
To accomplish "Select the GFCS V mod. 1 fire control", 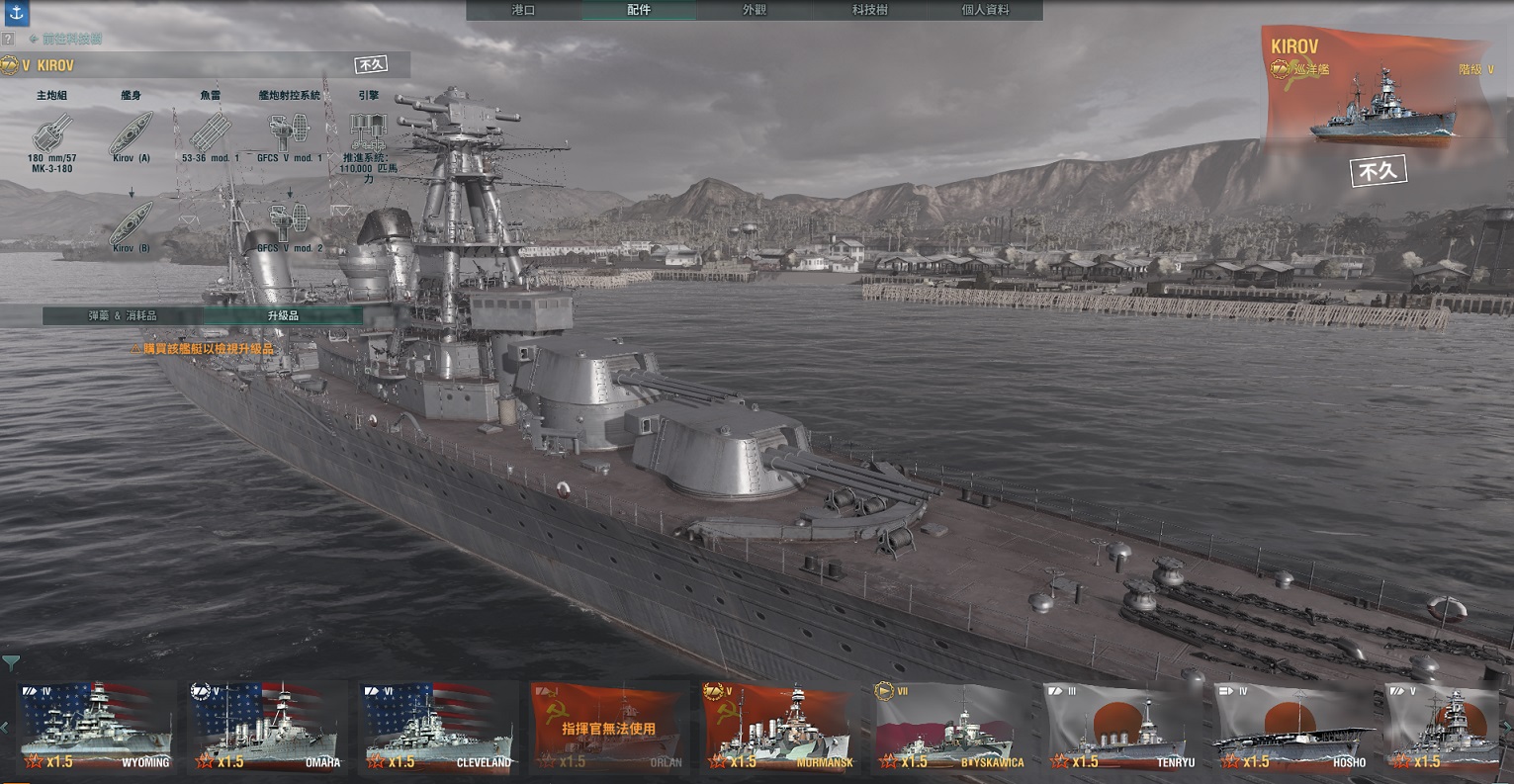I will pyautogui.click(x=289, y=132).
